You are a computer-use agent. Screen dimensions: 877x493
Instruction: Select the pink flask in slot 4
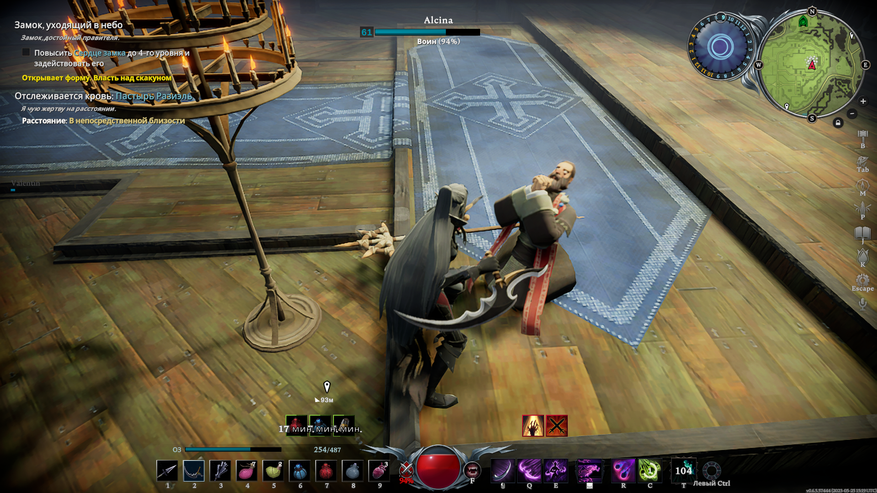(x=247, y=469)
